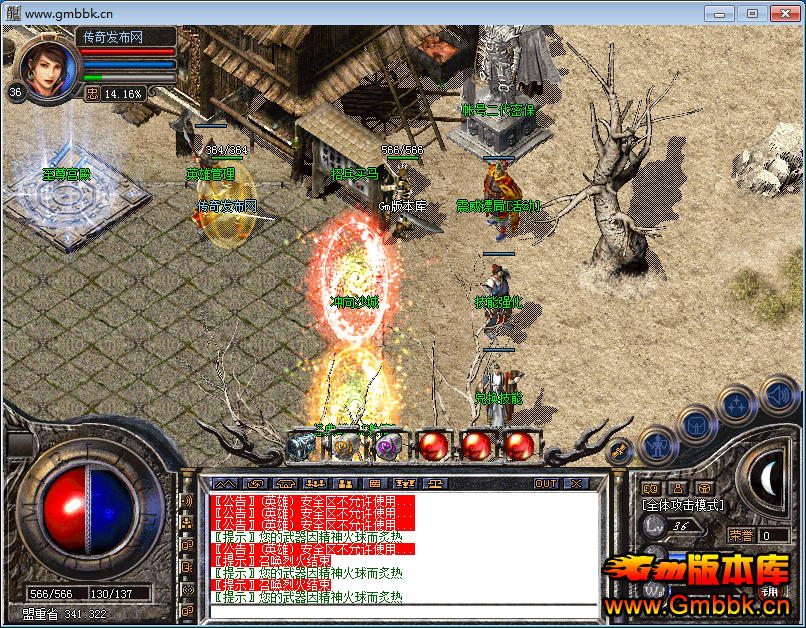The image size is (806, 628).
Task: Click the 全体攻击模式 attack mode label
Action: pyautogui.click(x=683, y=506)
